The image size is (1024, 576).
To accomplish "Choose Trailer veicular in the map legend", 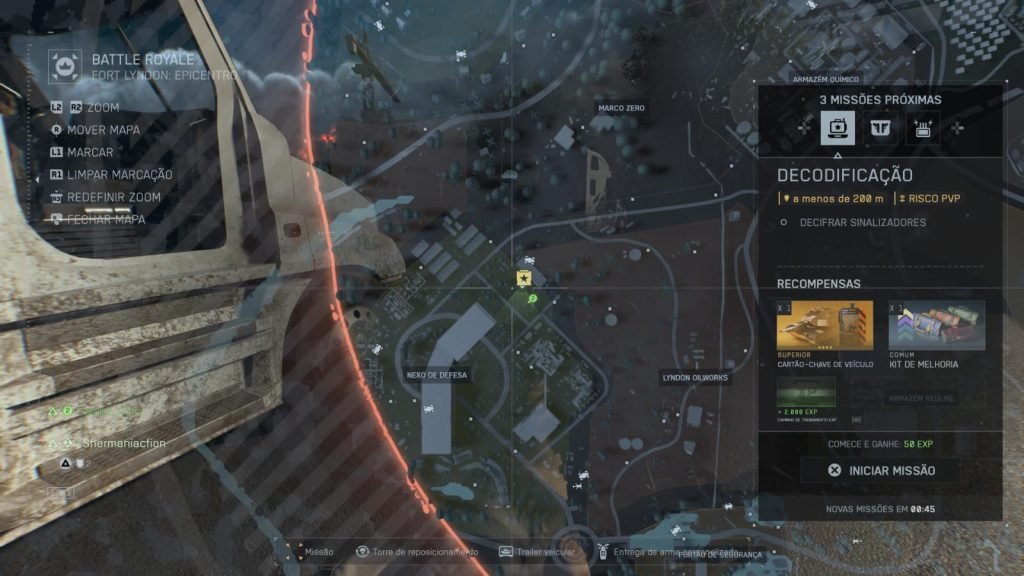I will pos(533,551).
